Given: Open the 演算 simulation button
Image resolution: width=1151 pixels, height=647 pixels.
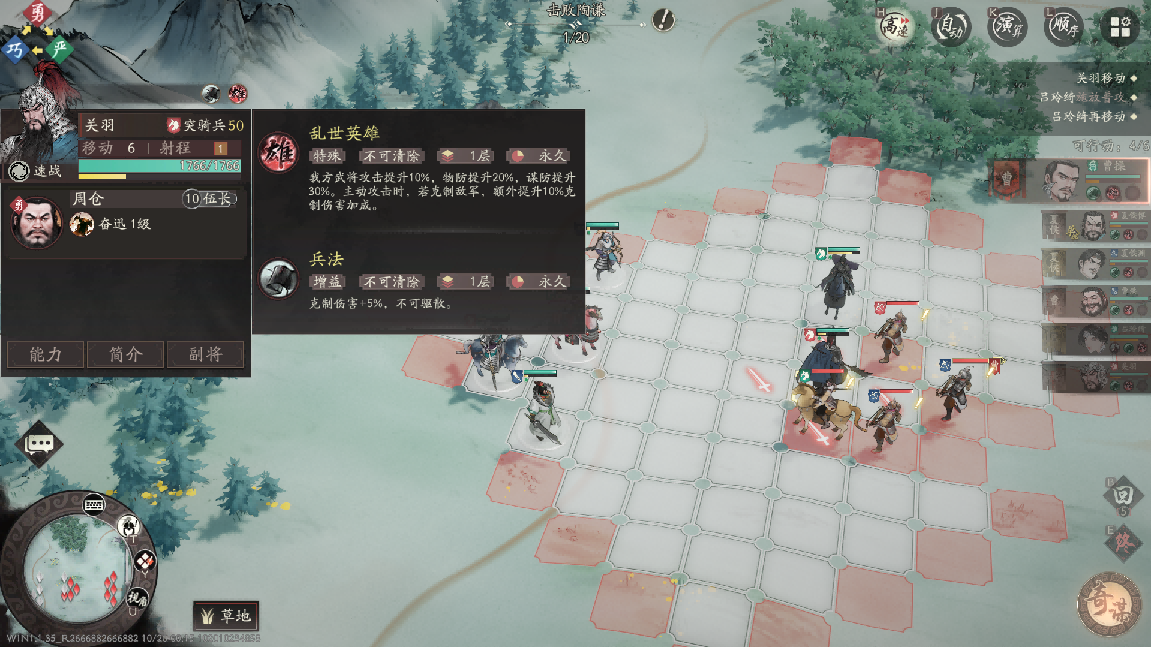Looking at the screenshot, I should [1007, 27].
